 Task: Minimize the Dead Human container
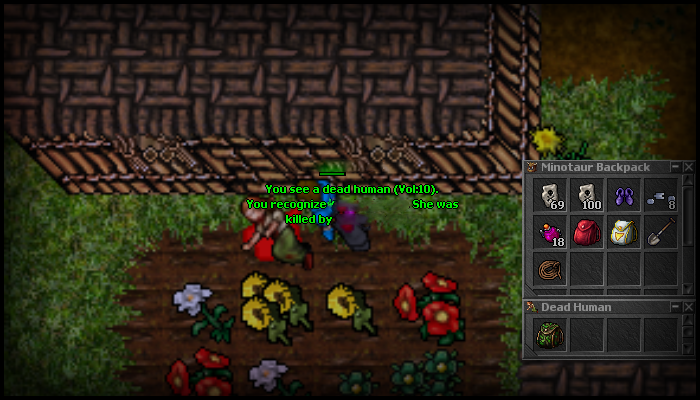(676, 306)
